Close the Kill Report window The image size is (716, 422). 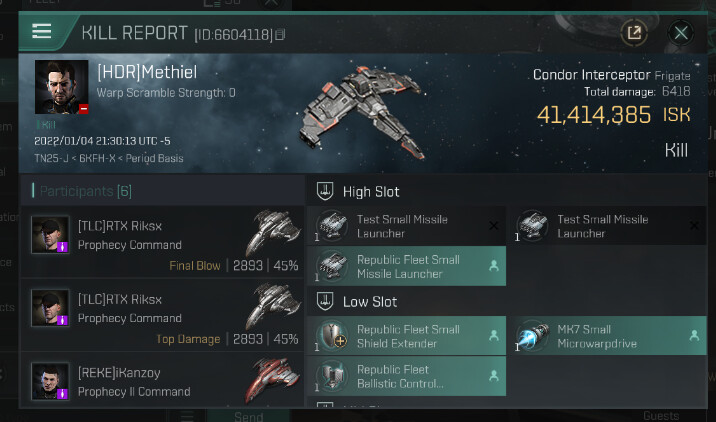tap(681, 33)
